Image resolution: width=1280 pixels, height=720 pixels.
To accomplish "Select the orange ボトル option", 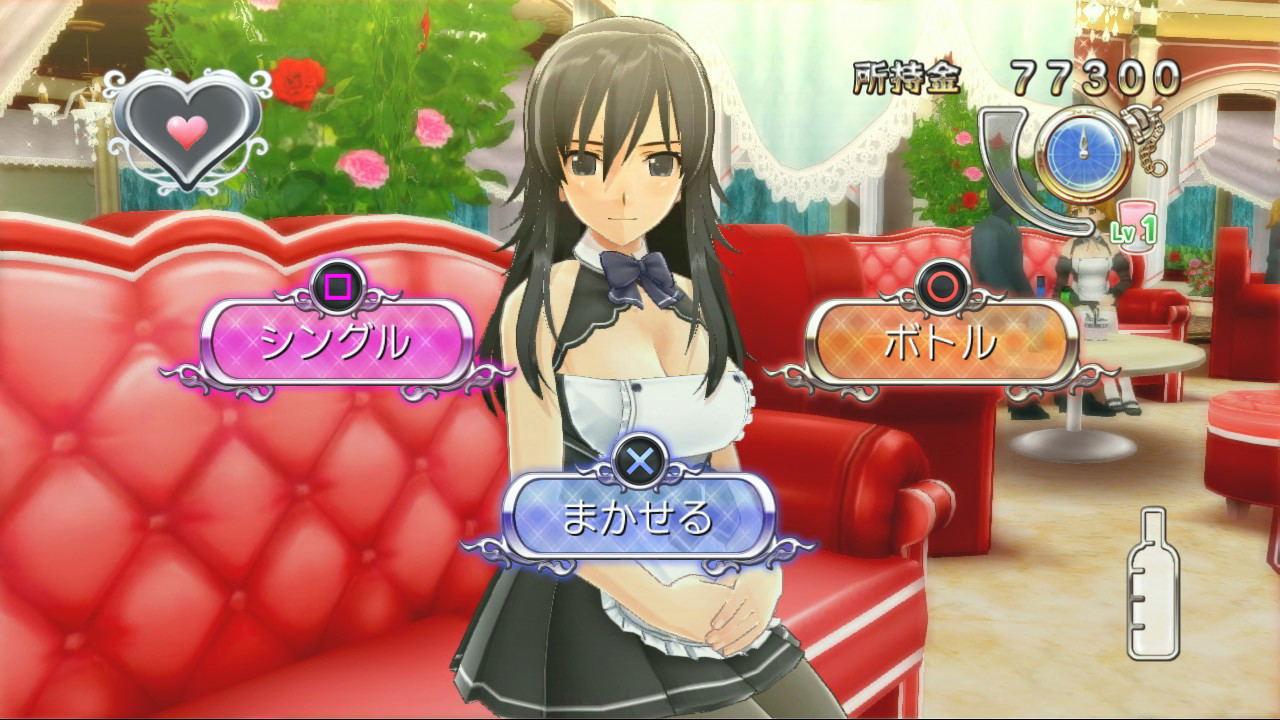I will click(941, 342).
